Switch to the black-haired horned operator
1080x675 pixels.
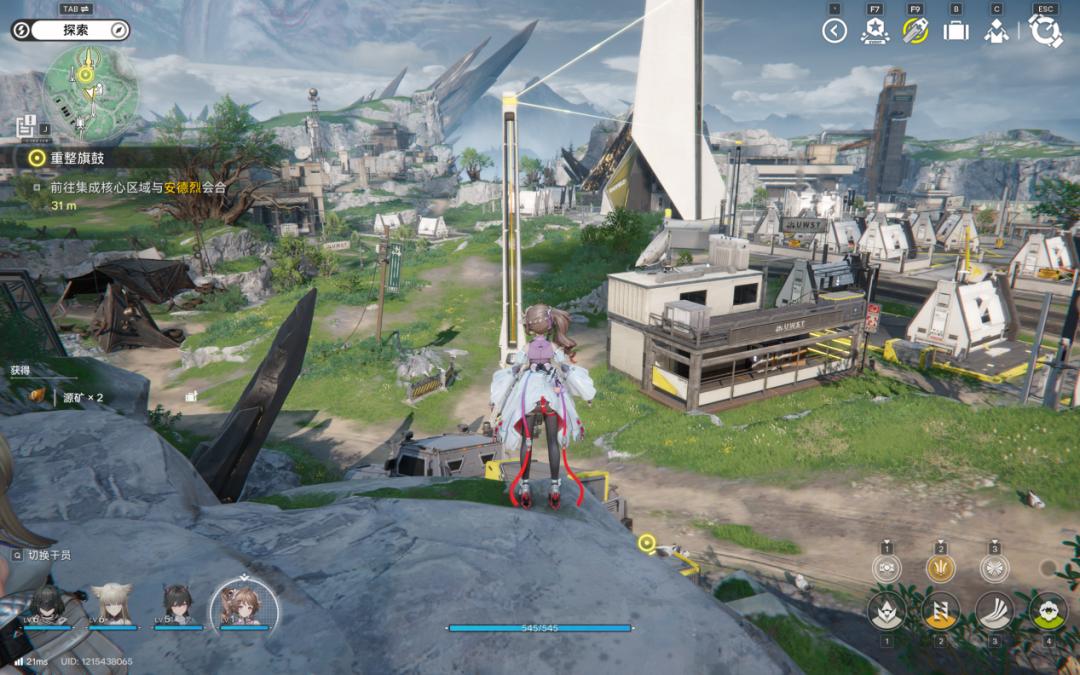pyautogui.click(x=178, y=605)
